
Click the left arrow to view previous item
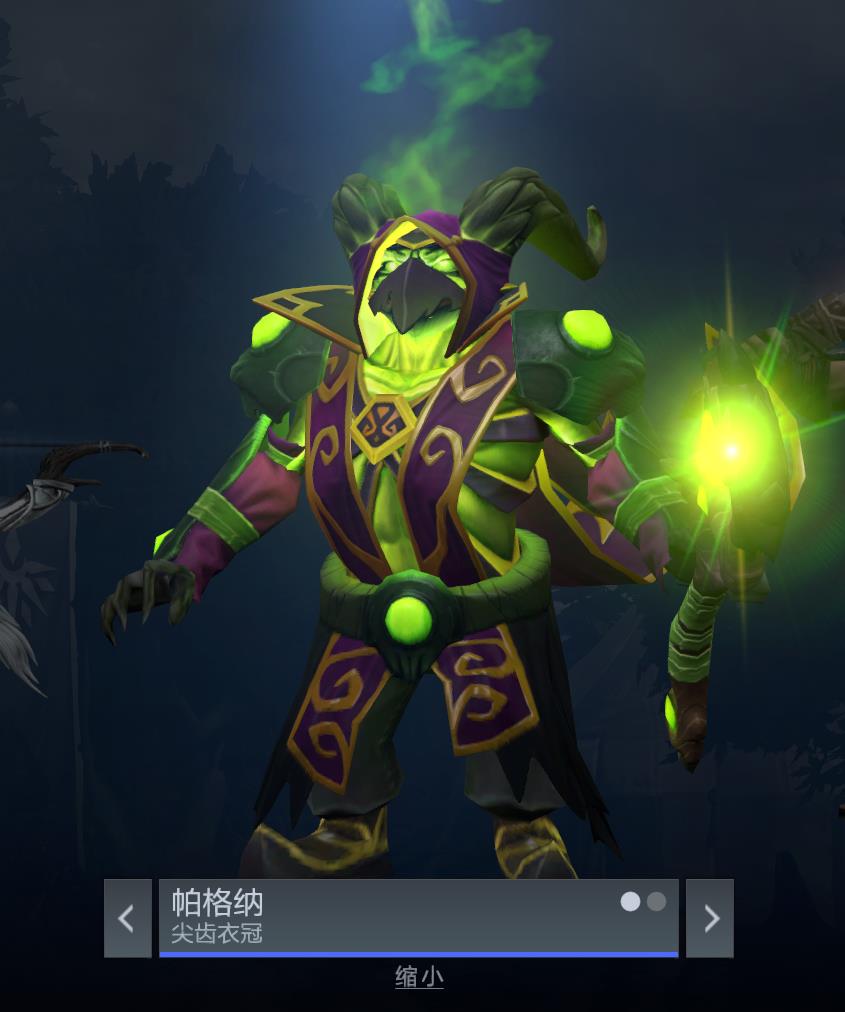click(127, 918)
